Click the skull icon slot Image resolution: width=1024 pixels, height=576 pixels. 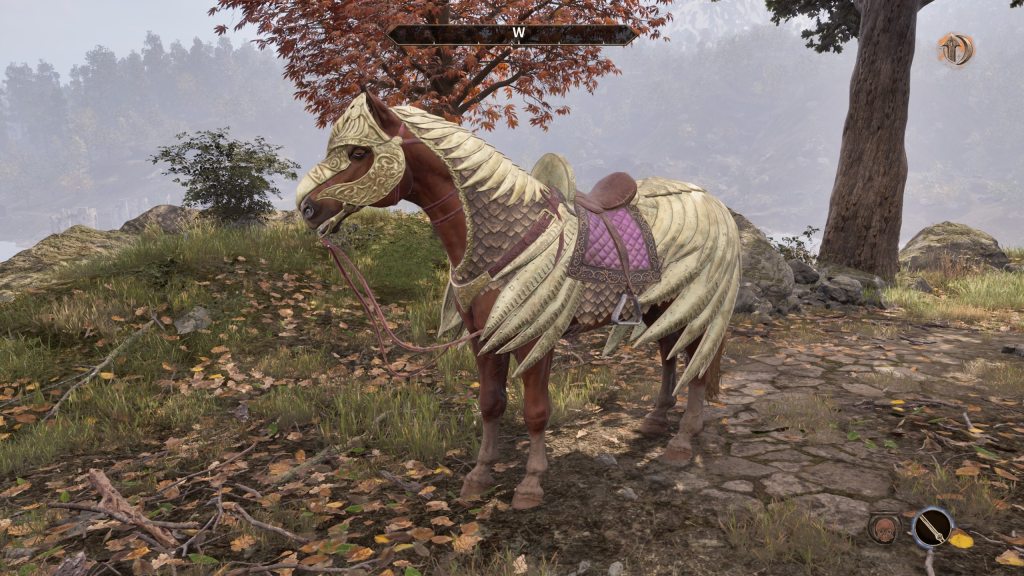883,528
